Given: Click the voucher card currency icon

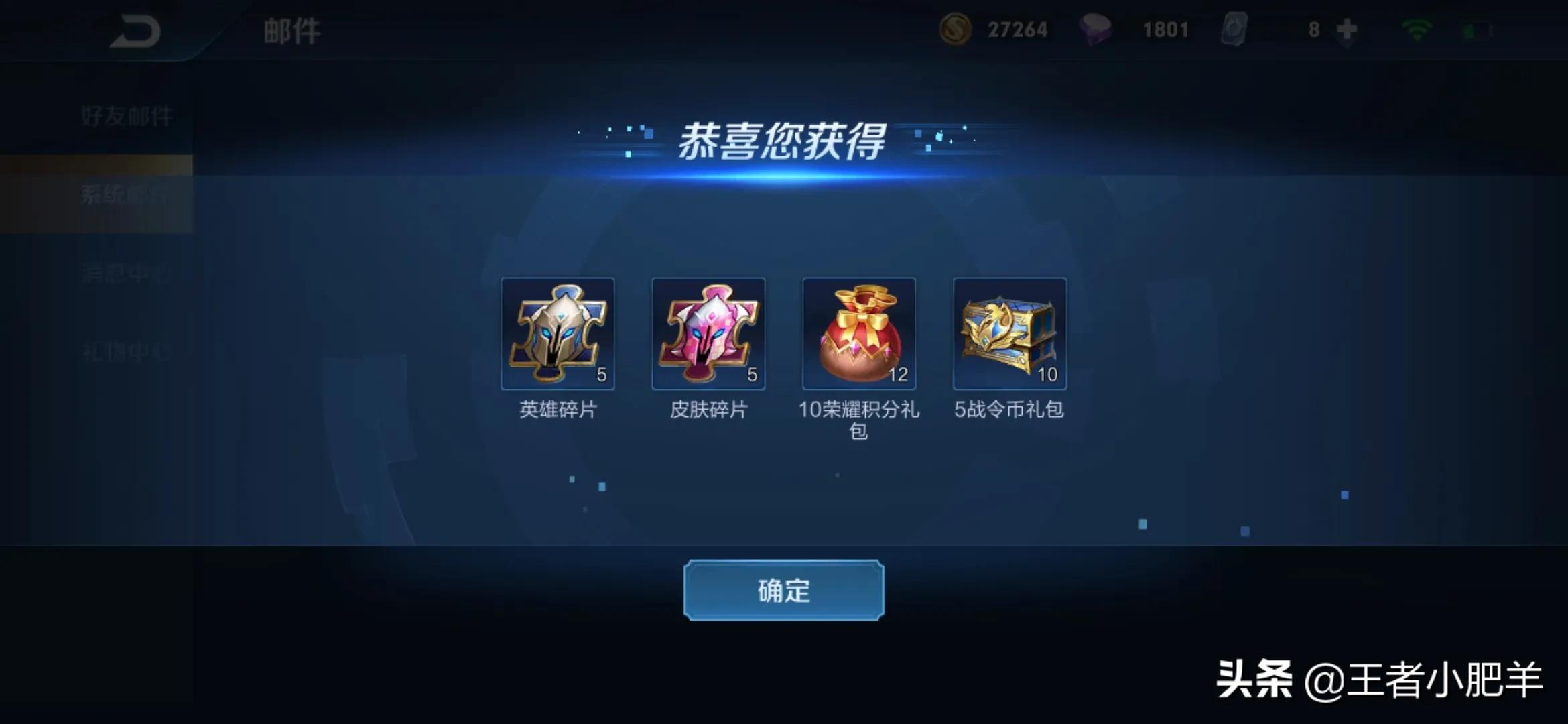Looking at the screenshot, I should pyautogui.click(x=1235, y=29).
